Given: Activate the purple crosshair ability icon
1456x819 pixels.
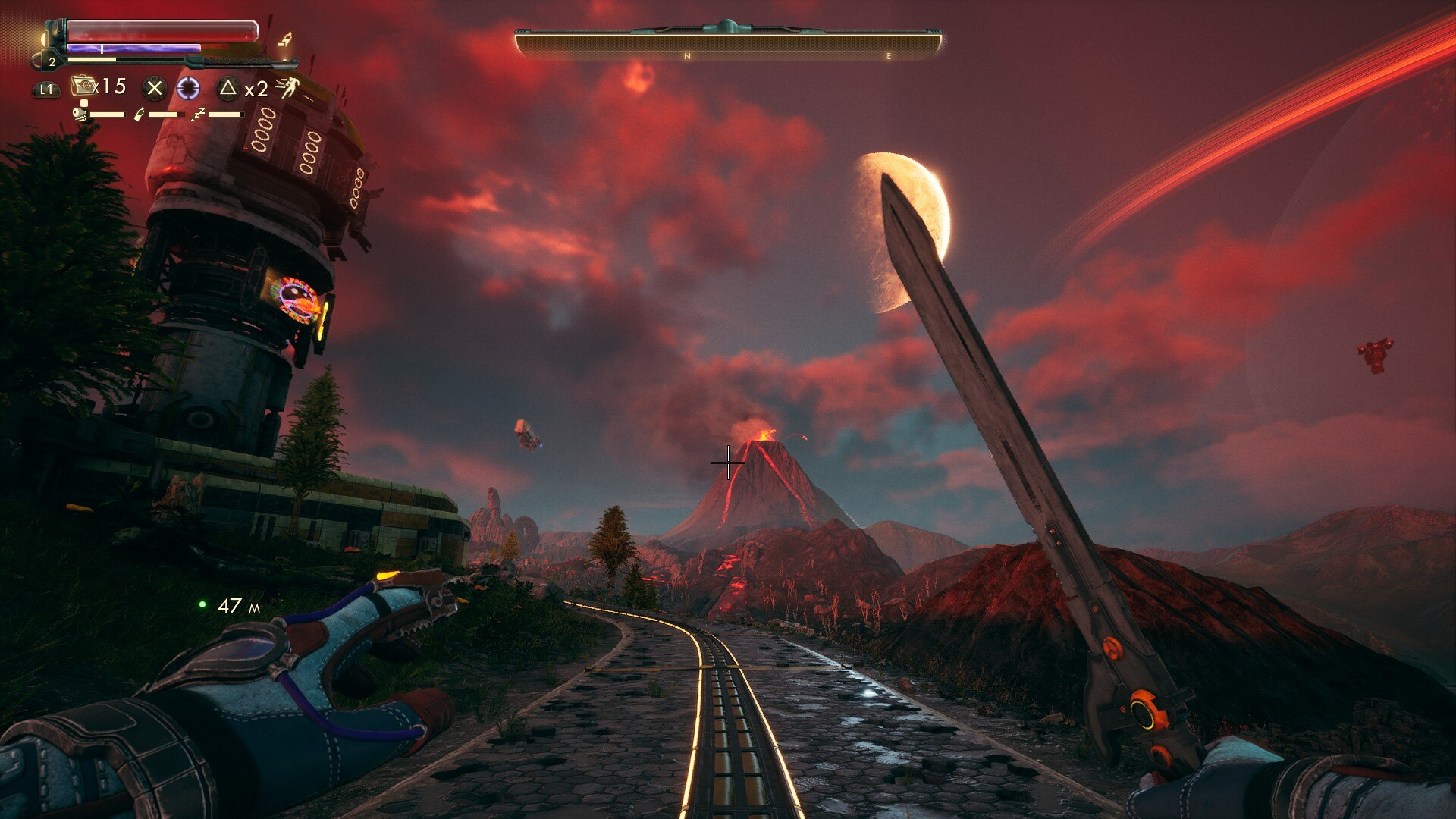Looking at the screenshot, I should coord(188,89).
